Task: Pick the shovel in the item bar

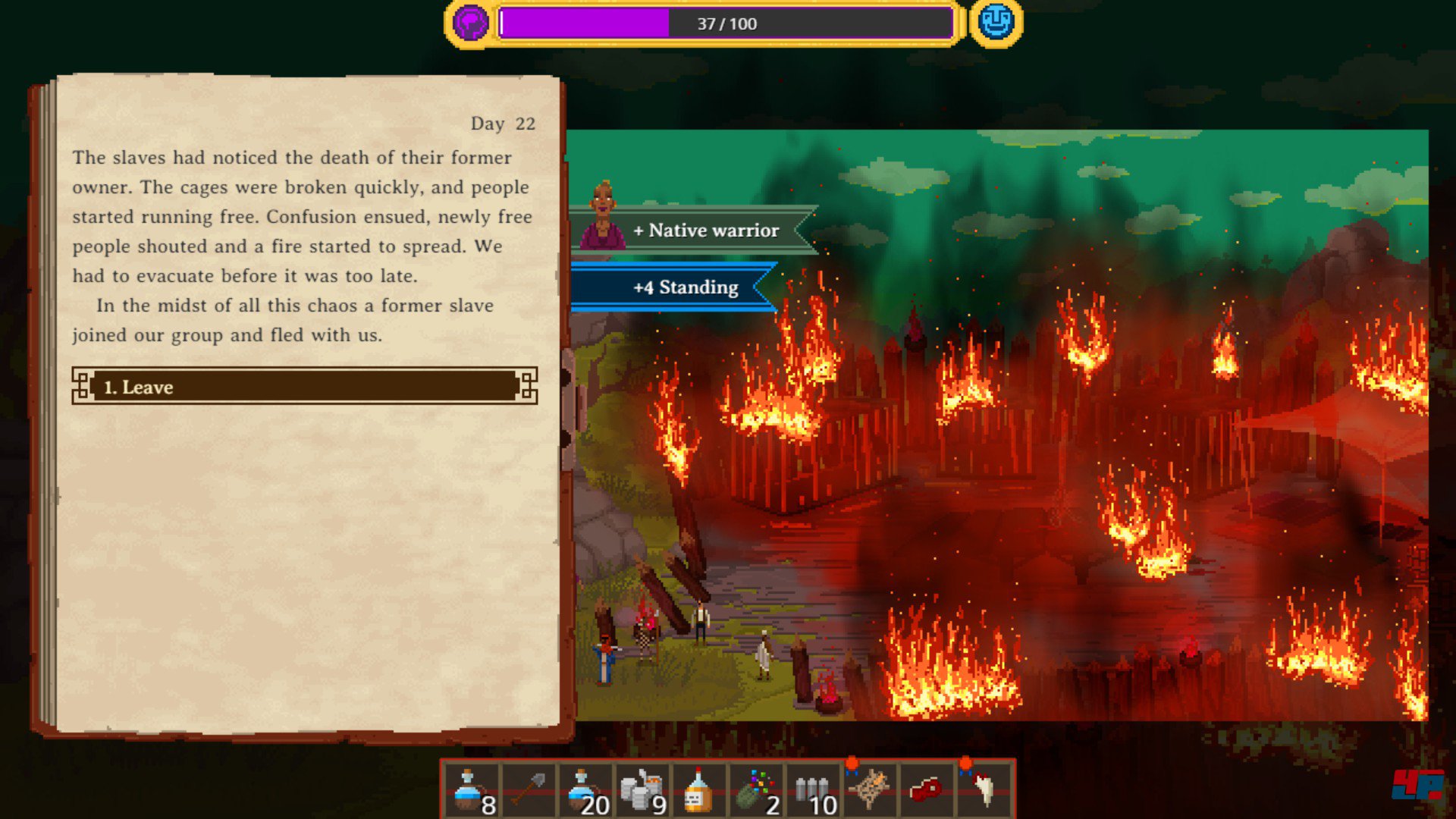Action: click(x=529, y=790)
